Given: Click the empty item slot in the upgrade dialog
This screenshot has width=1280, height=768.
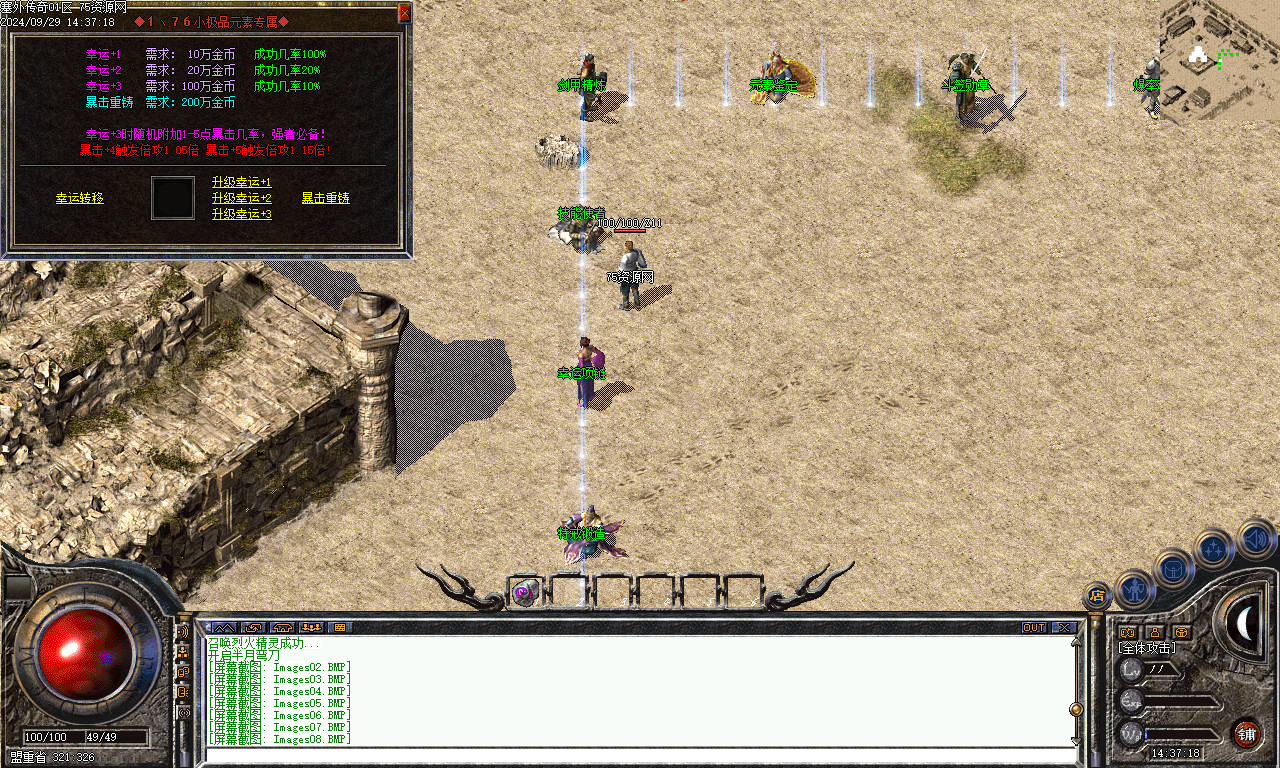Looking at the screenshot, I should click(172, 198).
